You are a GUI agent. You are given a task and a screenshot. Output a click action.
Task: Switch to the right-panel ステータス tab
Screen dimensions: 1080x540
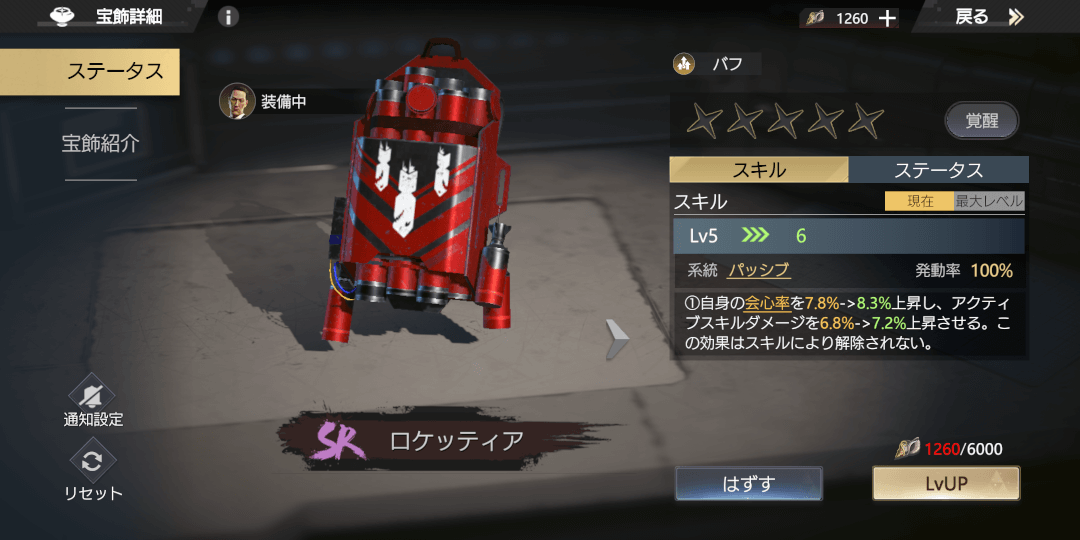pos(938,170)
